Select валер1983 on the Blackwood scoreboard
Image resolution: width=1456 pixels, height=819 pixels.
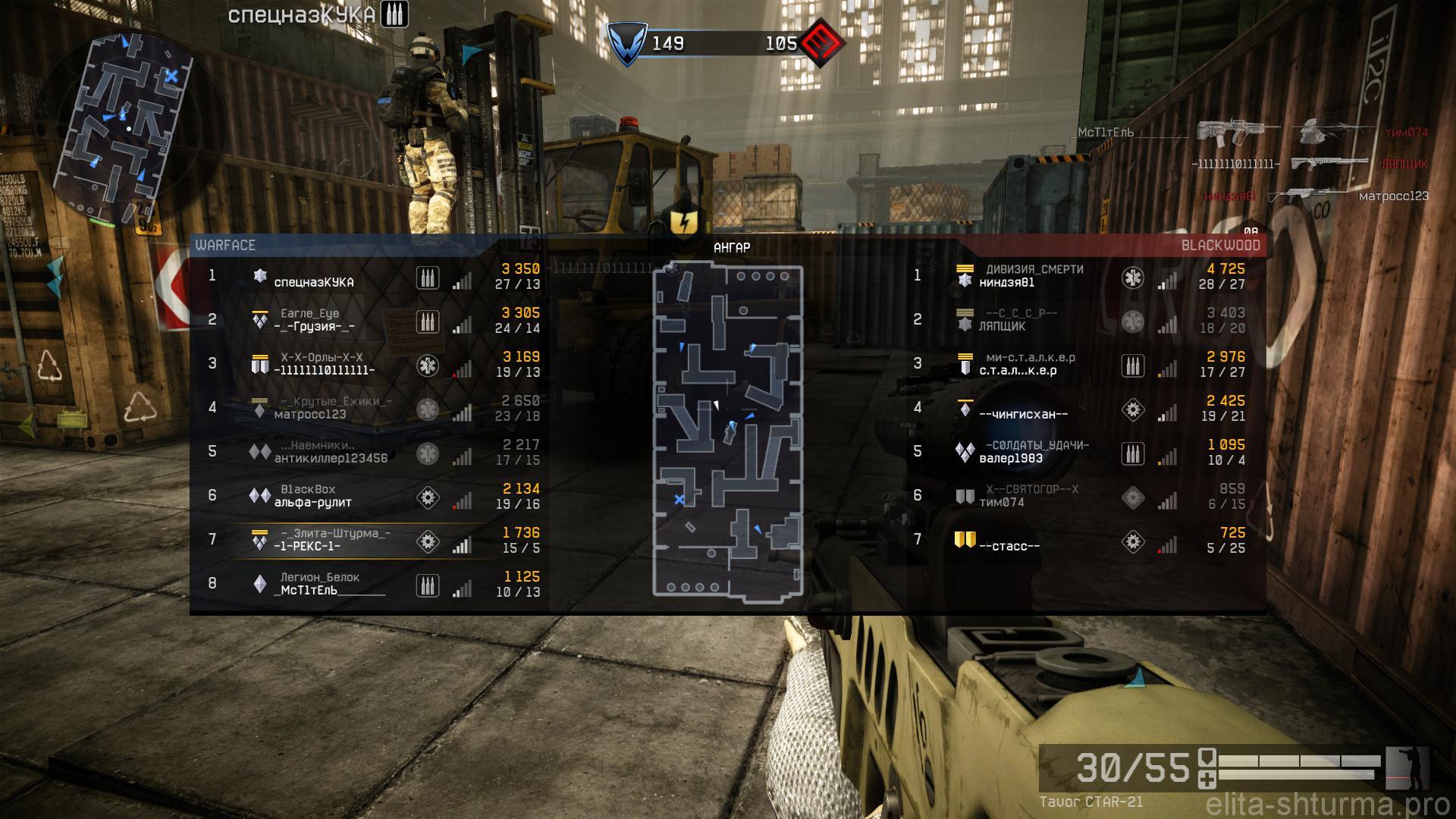click(x=1077, y=453)
